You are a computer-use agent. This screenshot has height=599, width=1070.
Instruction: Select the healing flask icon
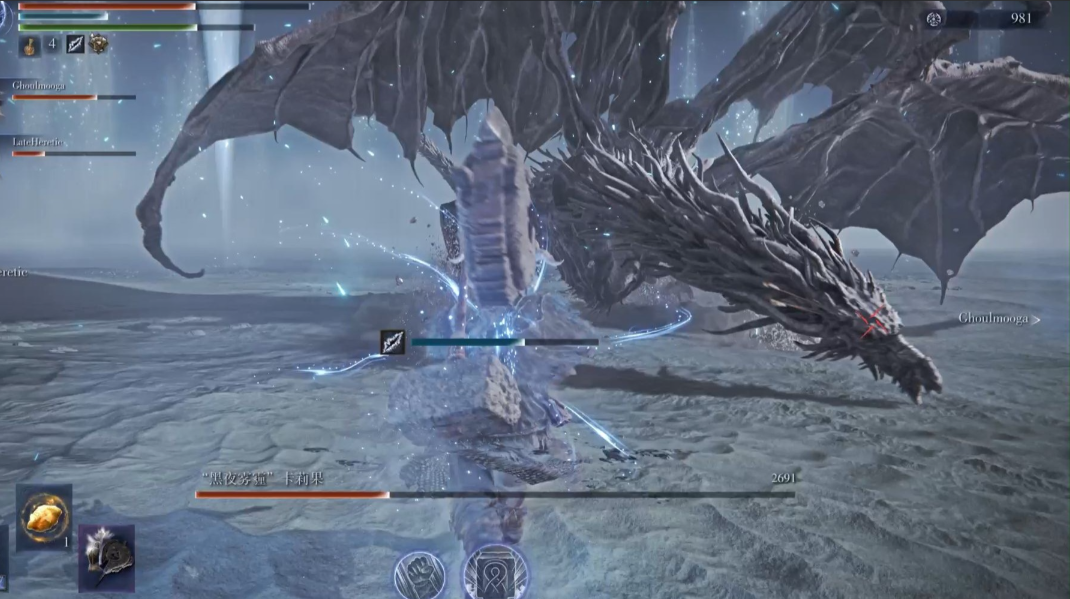30,44
